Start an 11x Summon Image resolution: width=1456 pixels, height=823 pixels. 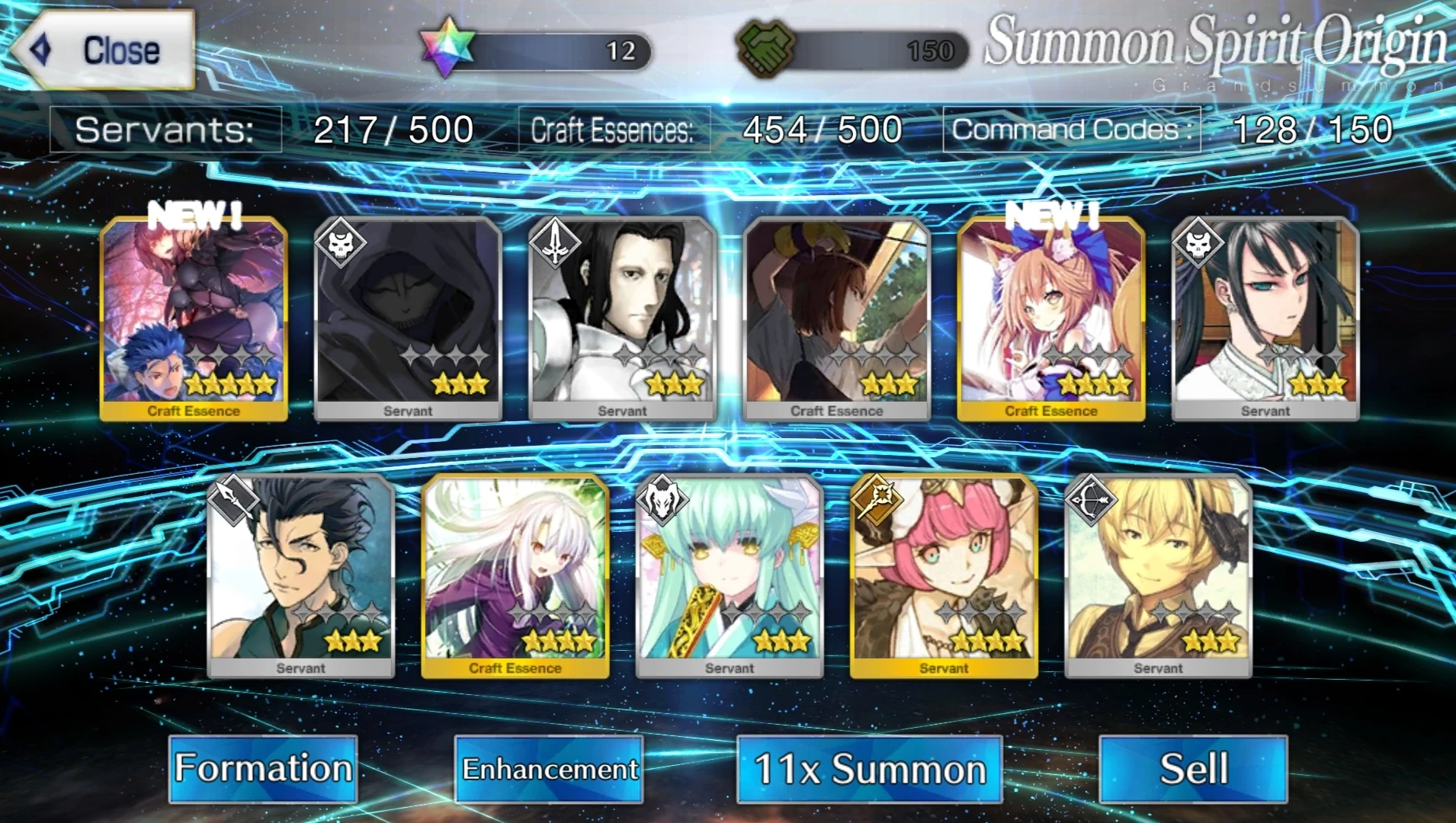(x=869, y=768)
